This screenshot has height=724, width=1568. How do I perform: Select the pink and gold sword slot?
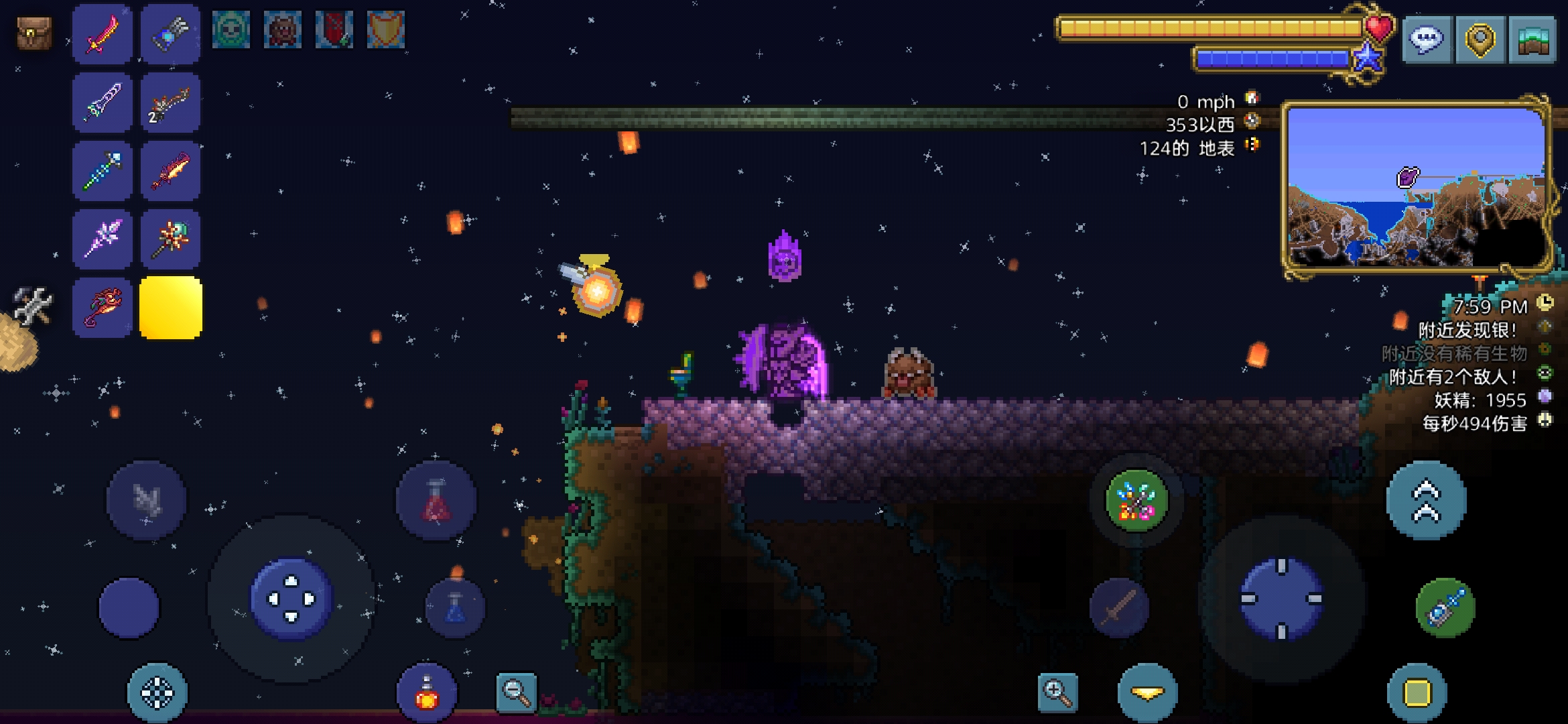[x=102, y=34]
